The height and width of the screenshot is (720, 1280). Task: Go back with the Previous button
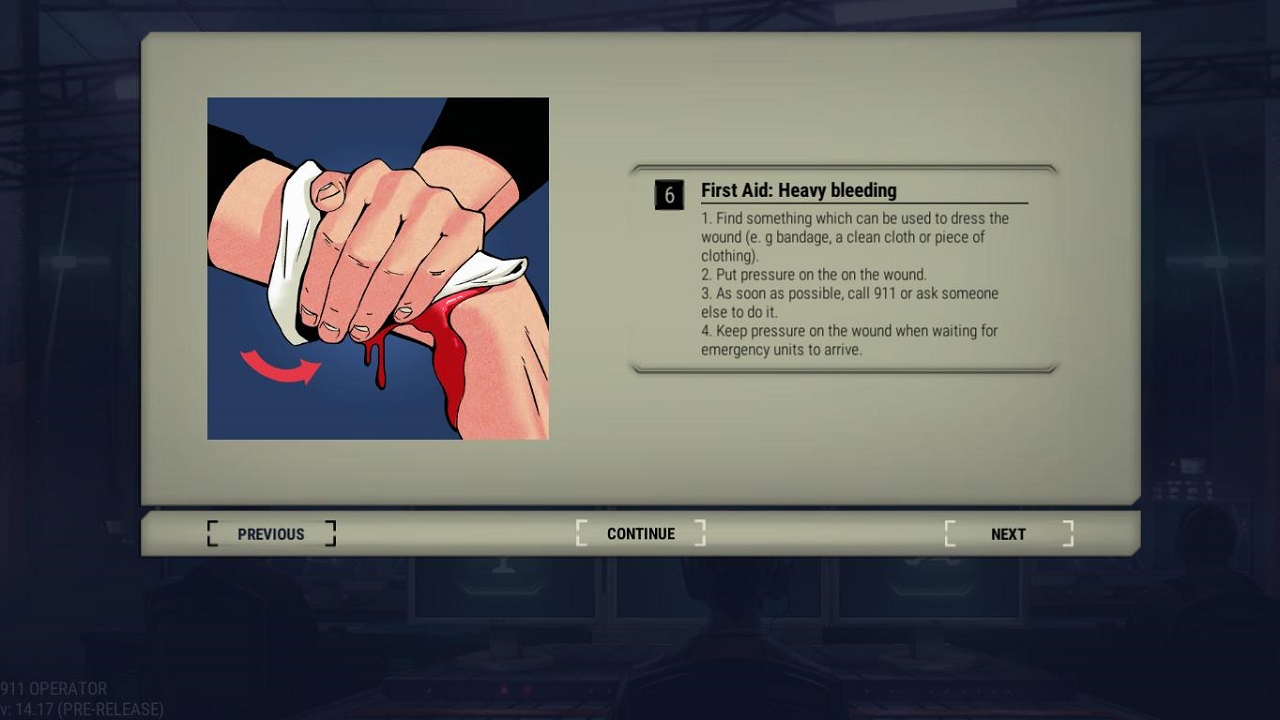click(x=271, y=534)
